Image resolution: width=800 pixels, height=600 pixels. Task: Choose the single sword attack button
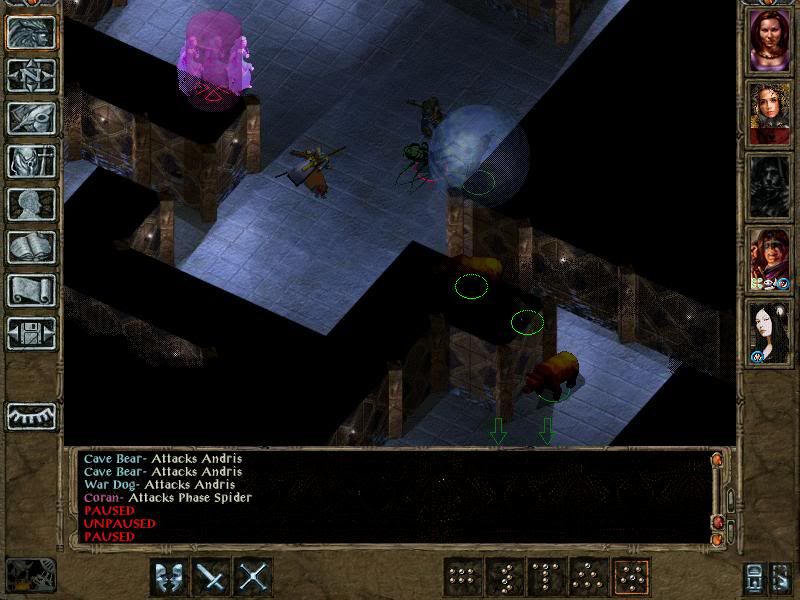point(211,577)
